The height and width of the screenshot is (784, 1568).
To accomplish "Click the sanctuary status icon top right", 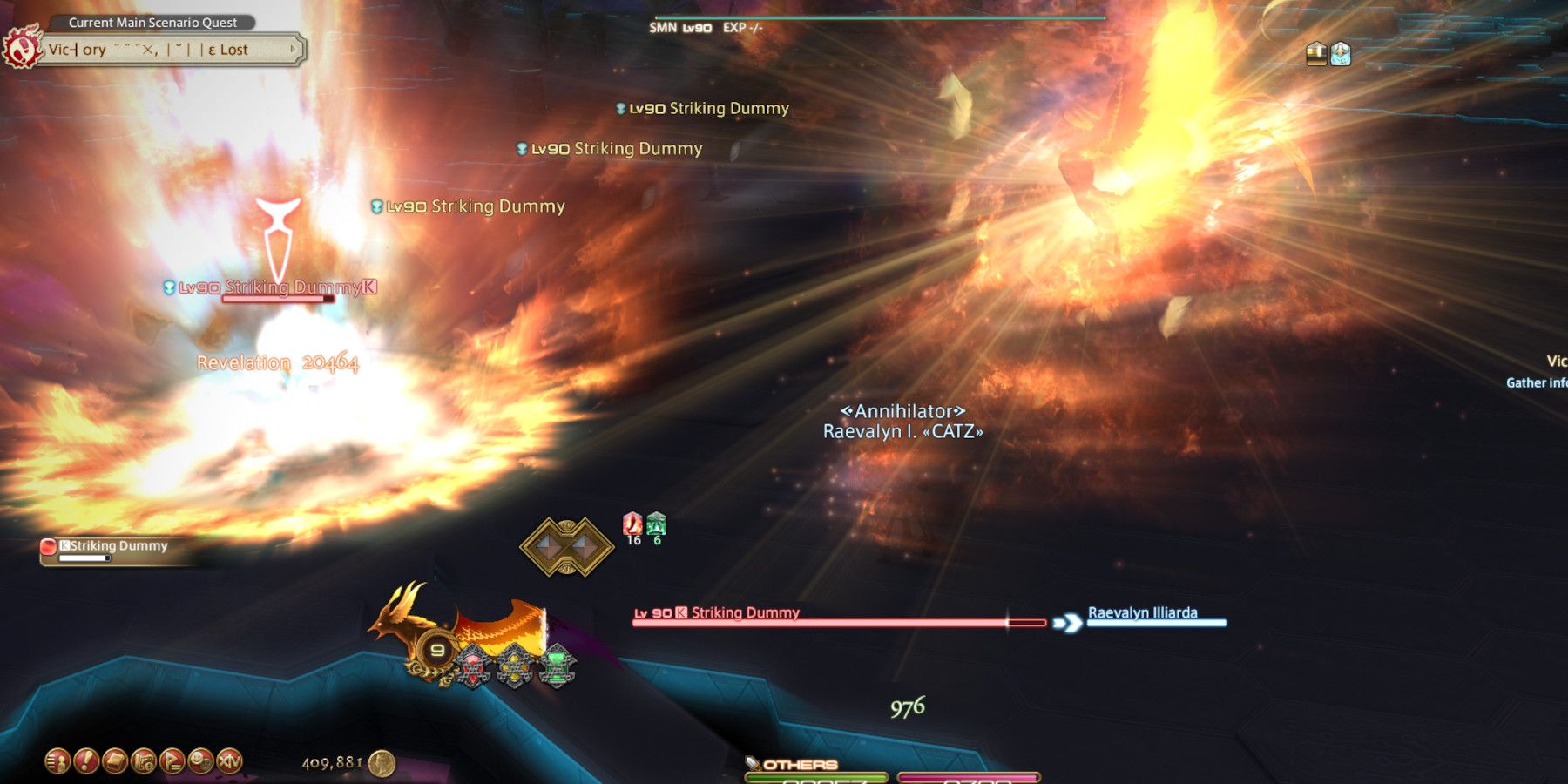I will pyautogui.click(x=1341, y=53).
